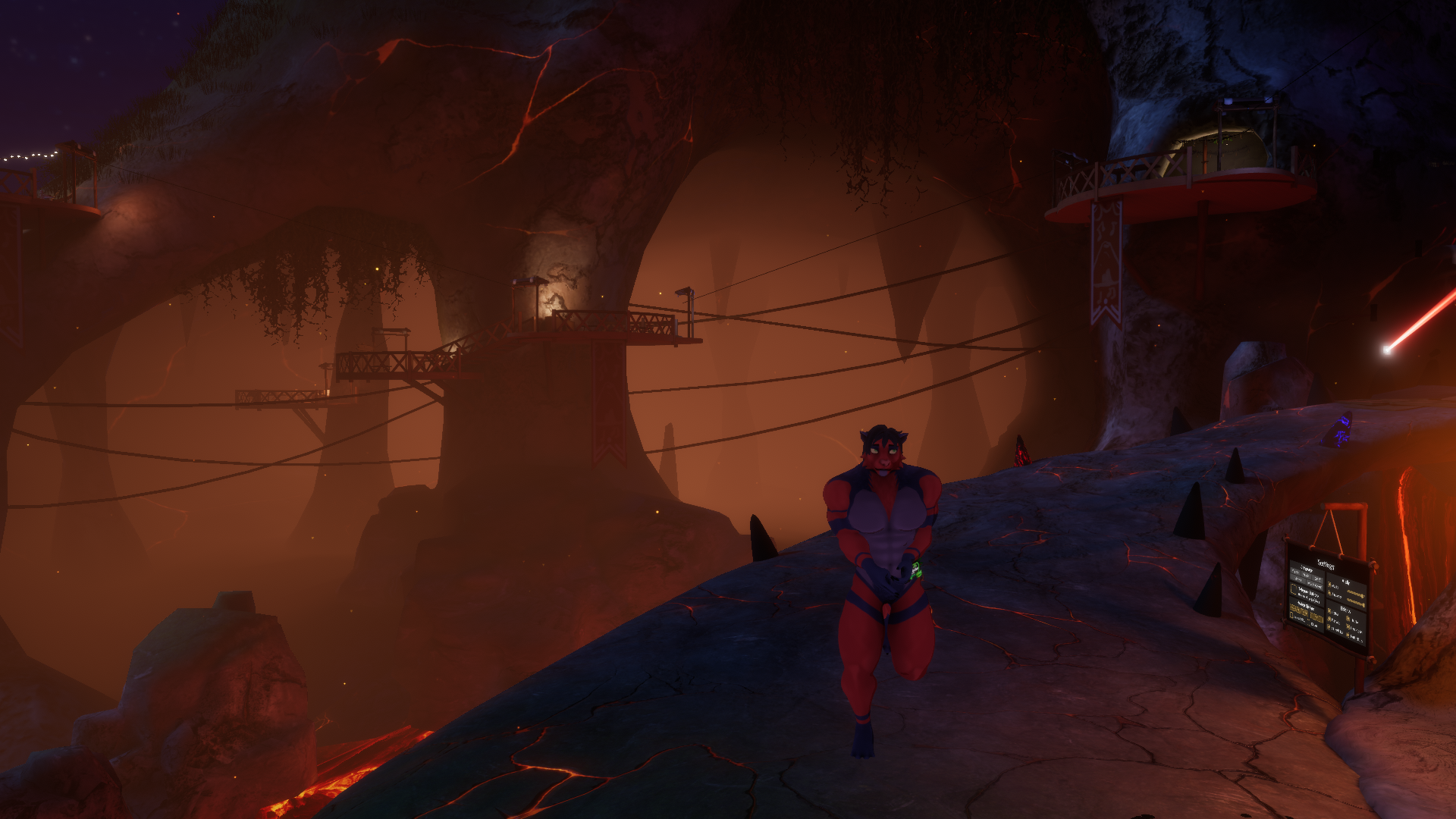Tick the large empty checkbox on the Settings board
The image size is (1456, 819).
click(1294, 589)
